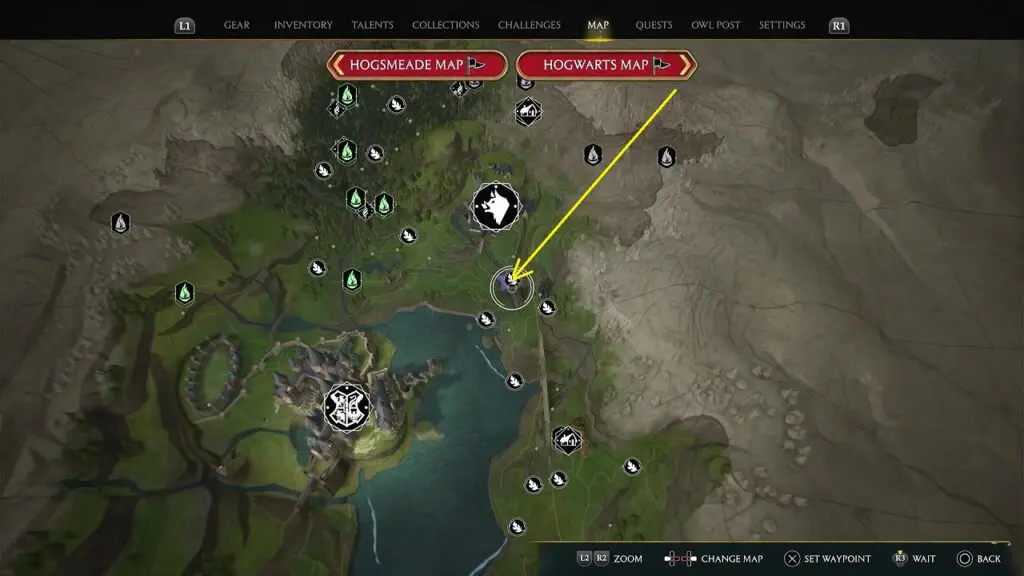Open the Hogwarts Map
The width and height of the screenshot is (1024, 576).
coord(606,65)
